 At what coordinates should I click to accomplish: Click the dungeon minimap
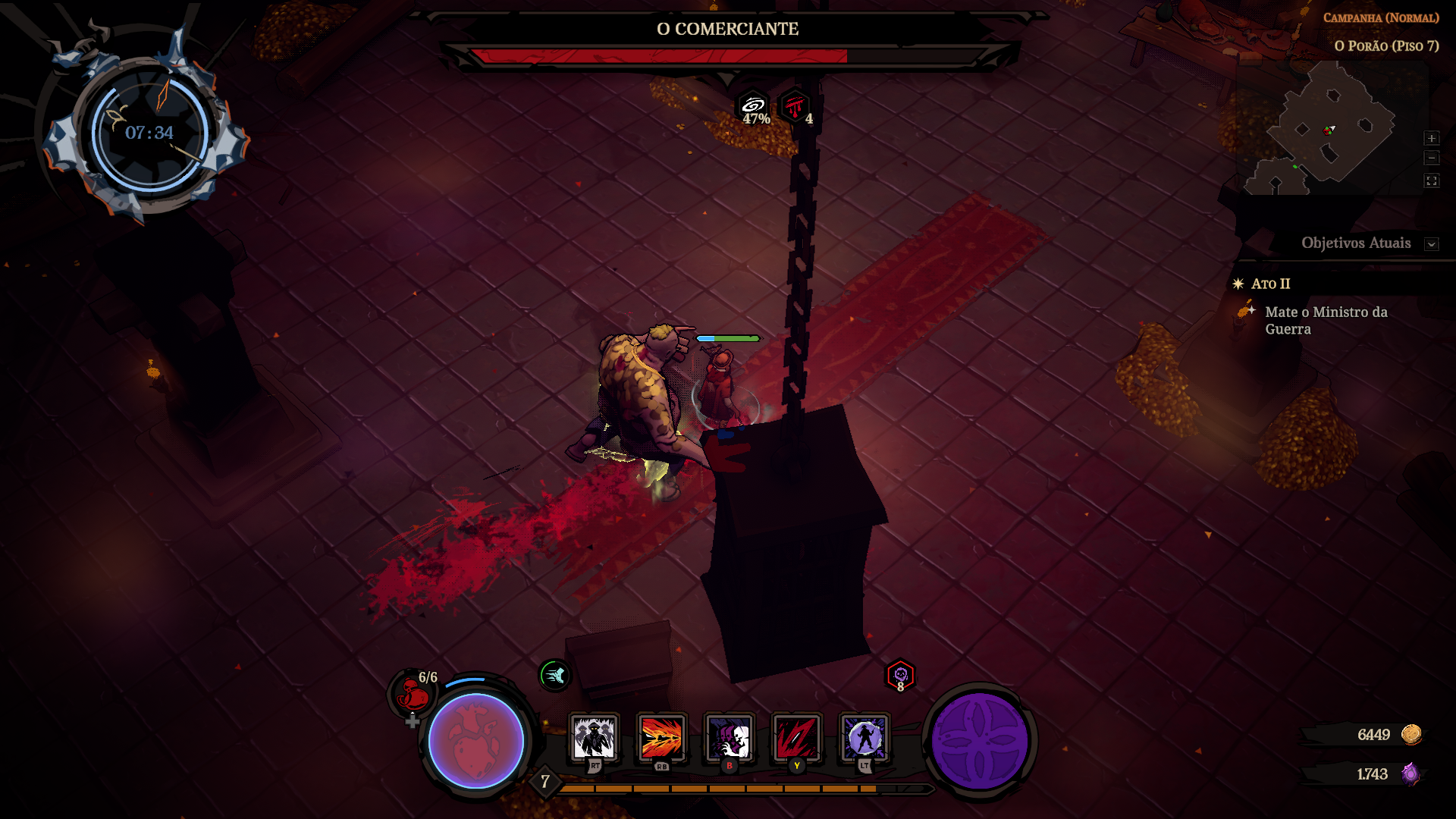pyautogui.click(x=1331, y=129)
